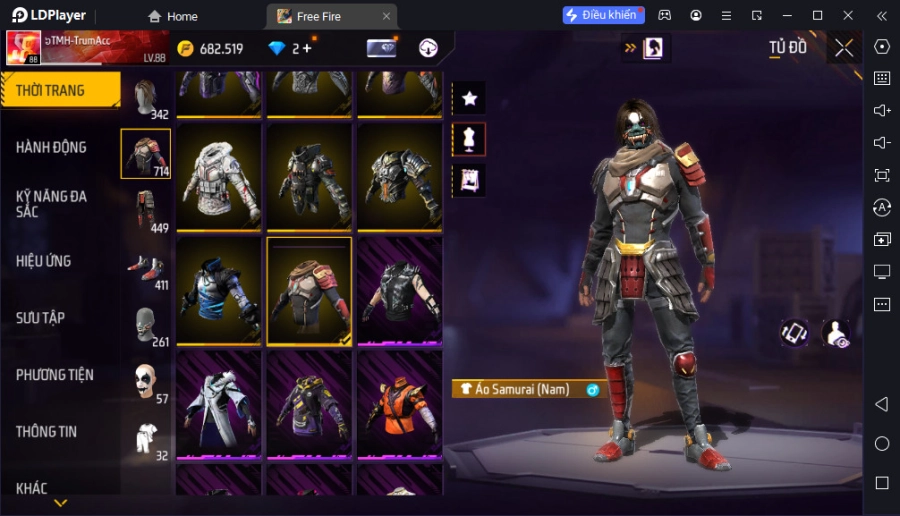Open the THÔNG TIN menu entry
This screenshot has width=900, height=516.
click(47, 432)
